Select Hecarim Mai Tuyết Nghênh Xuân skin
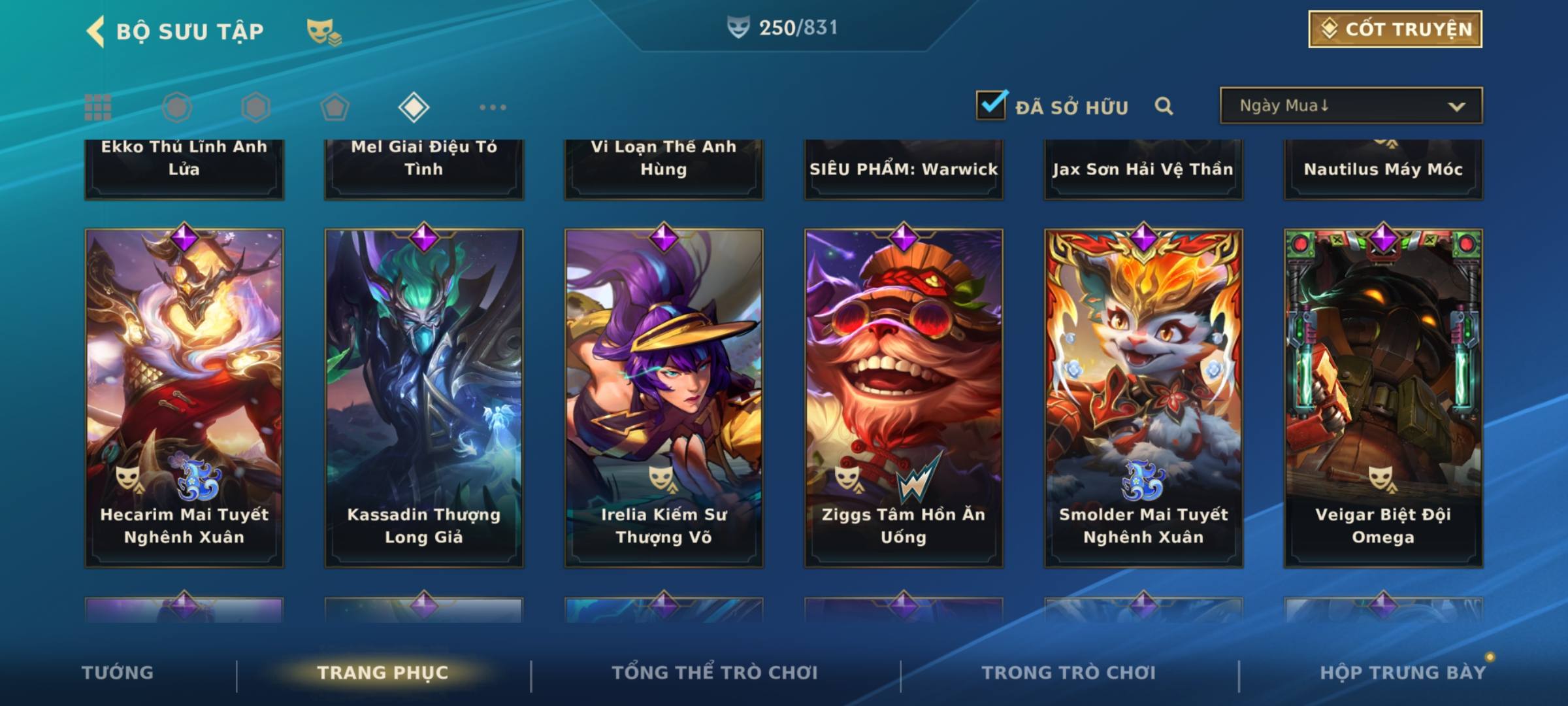The height and width of the screenshot is (706, 1568). point(184,397)
